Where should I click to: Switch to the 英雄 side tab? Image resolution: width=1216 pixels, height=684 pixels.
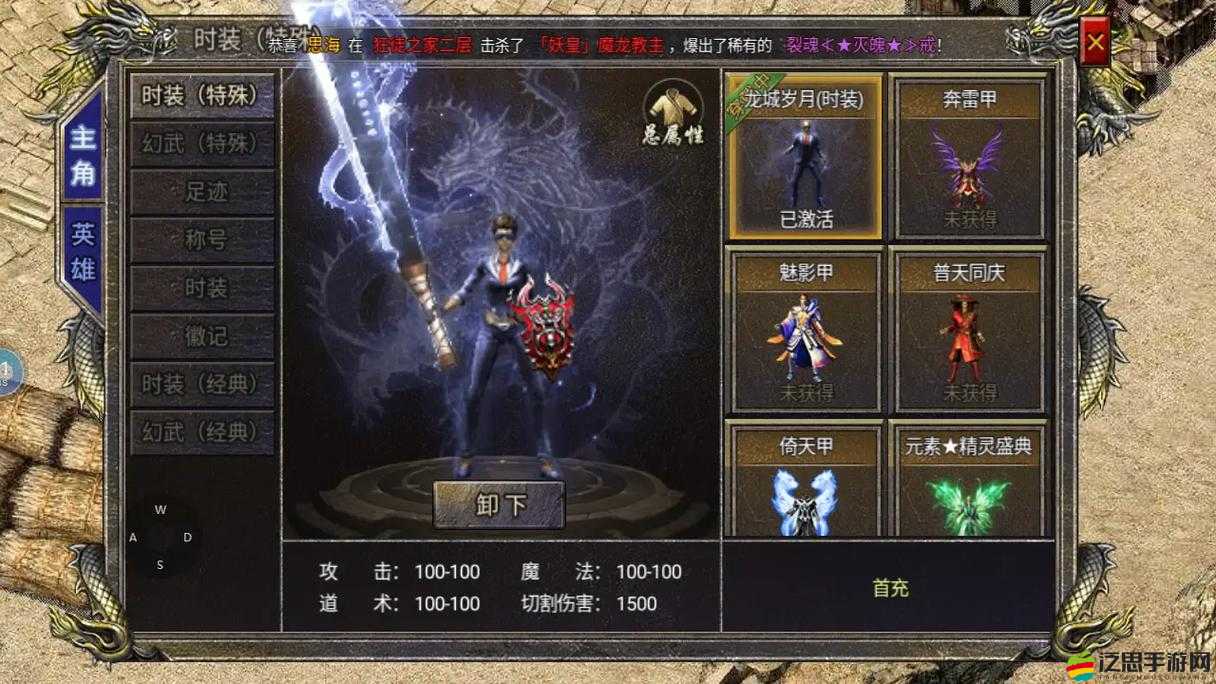82,256
